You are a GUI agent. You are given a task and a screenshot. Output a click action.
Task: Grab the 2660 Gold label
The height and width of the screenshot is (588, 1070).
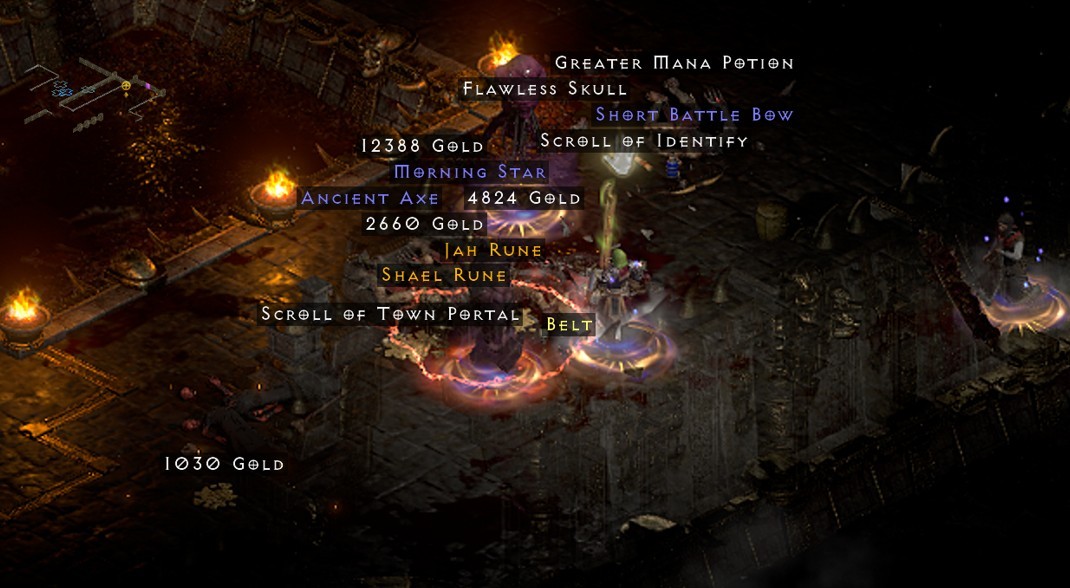click(425, 224)
